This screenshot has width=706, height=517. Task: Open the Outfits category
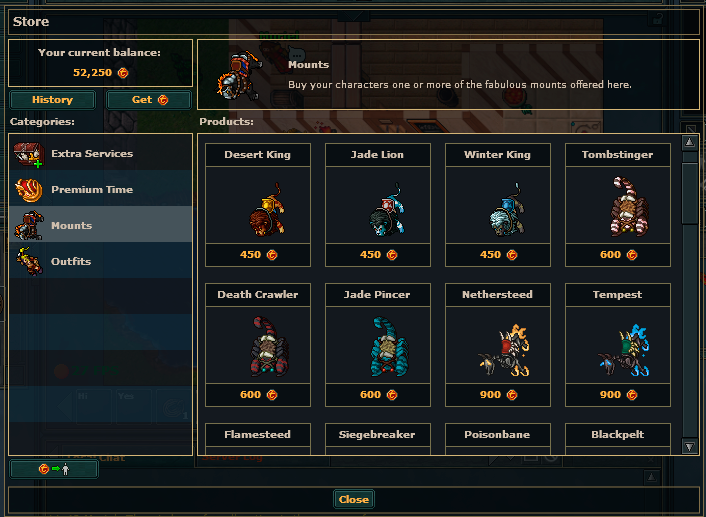click(100, 262)
